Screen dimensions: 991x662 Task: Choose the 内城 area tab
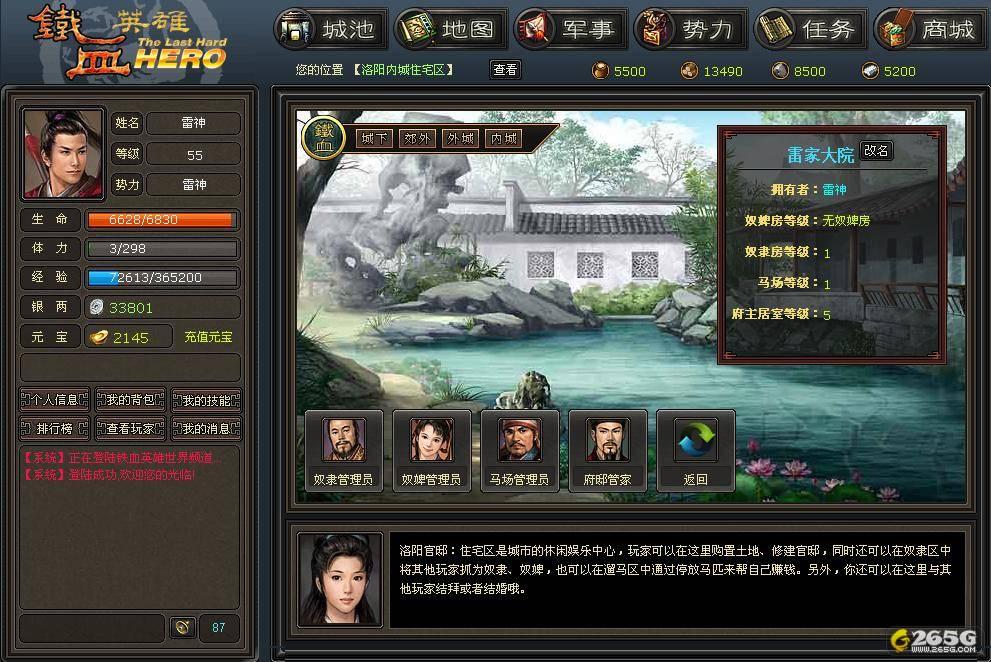click(x=504, y=139)
